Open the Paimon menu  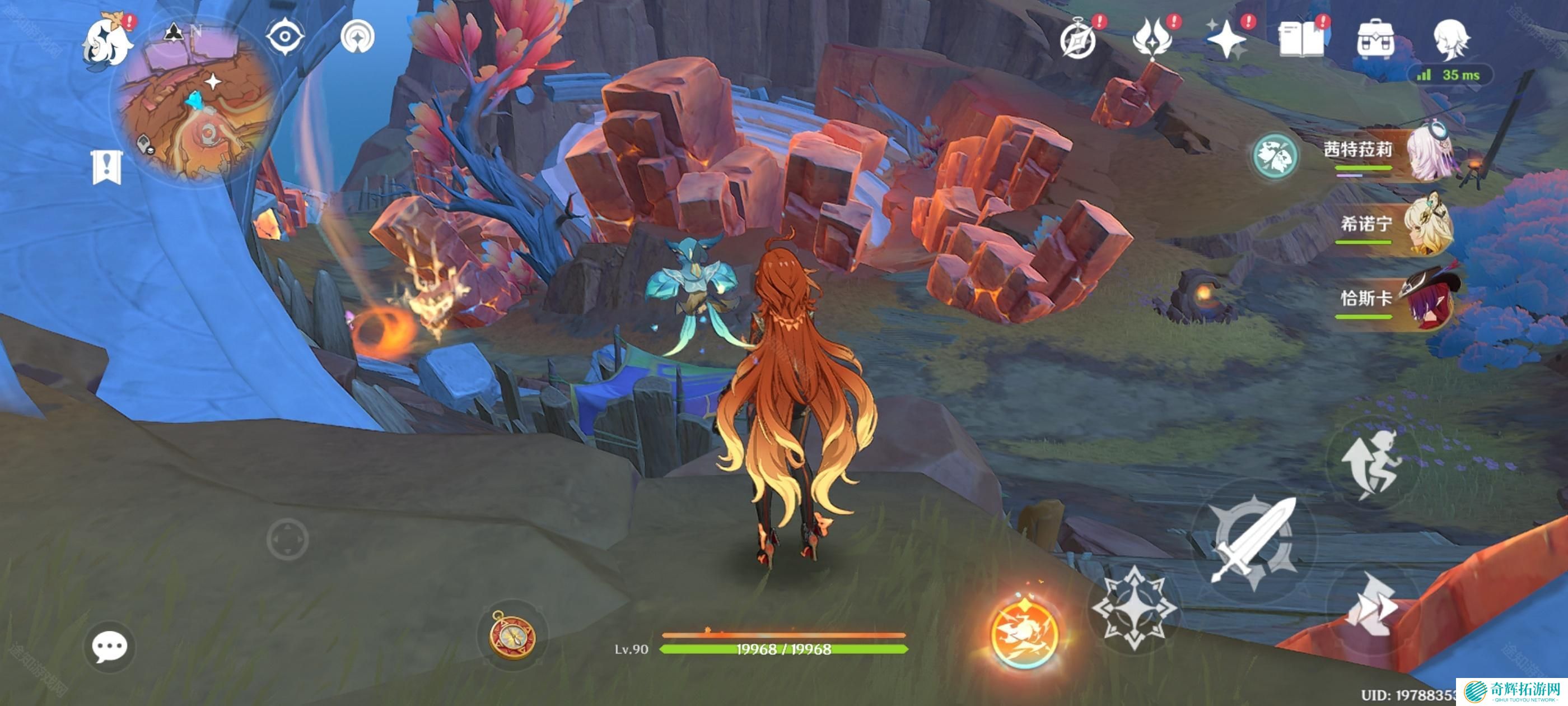pyautogui.click(x=108, y=41)
